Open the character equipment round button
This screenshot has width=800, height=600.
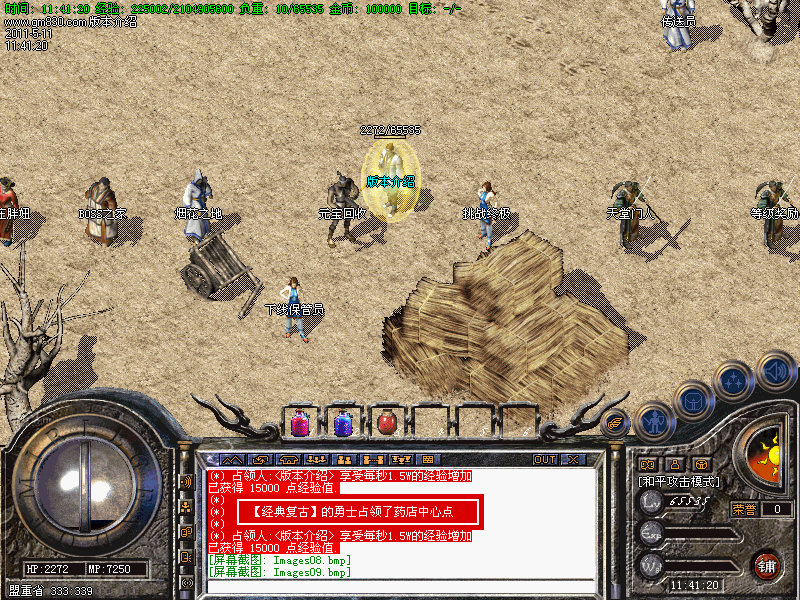[x=655, y=421]
